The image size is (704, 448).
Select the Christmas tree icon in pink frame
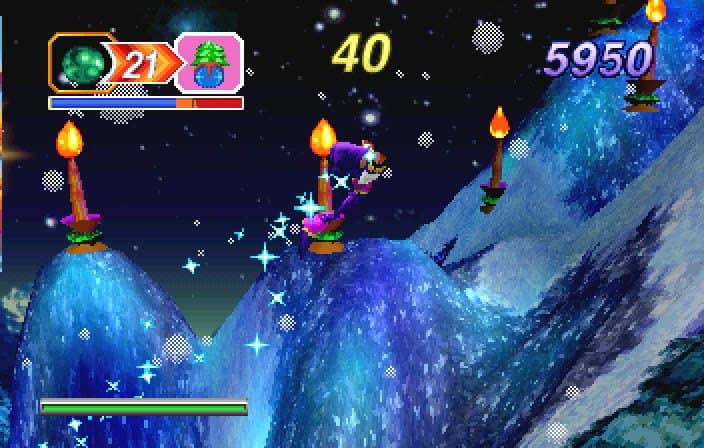tap(210, 64)
